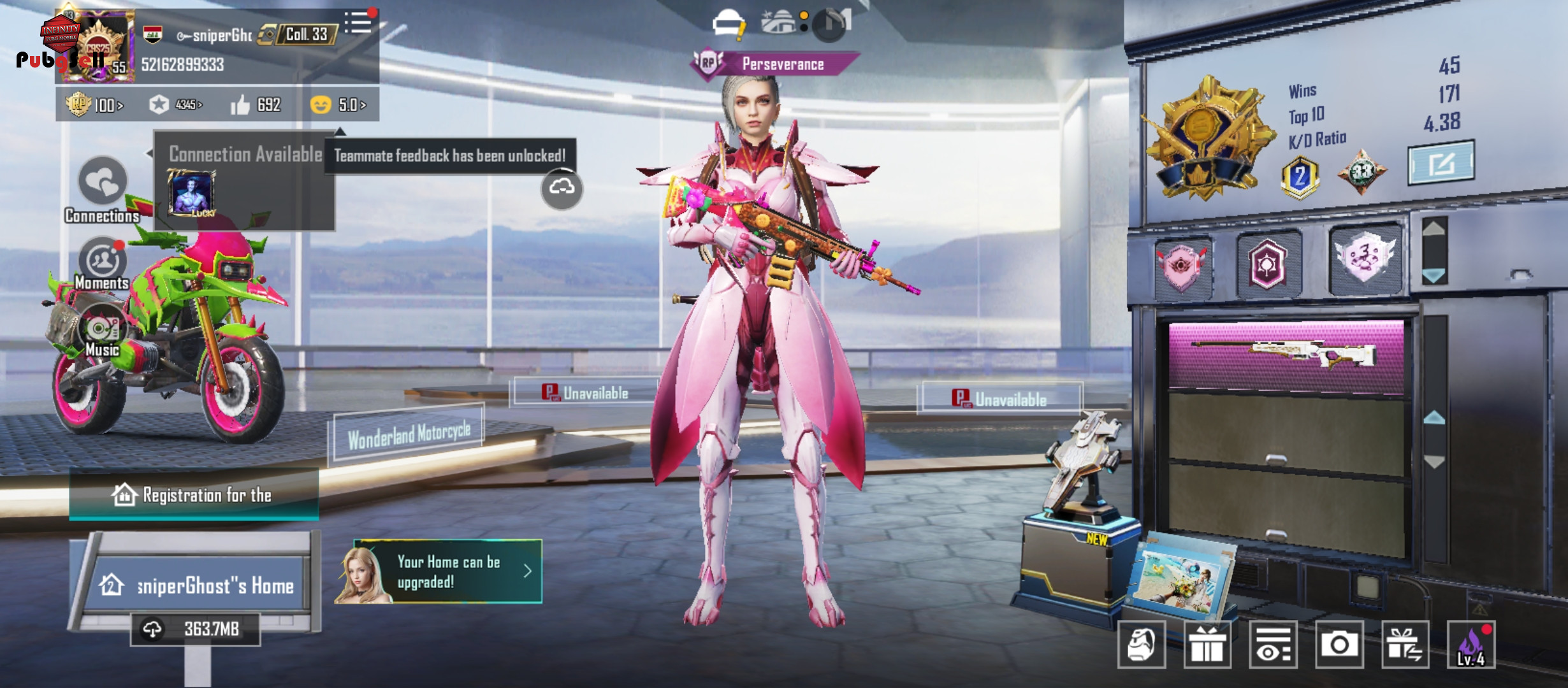Viewport: 1568px width, 688px height.
Task: Open the Lv. 4 flame popularity icon
Action: [1471, 645]
